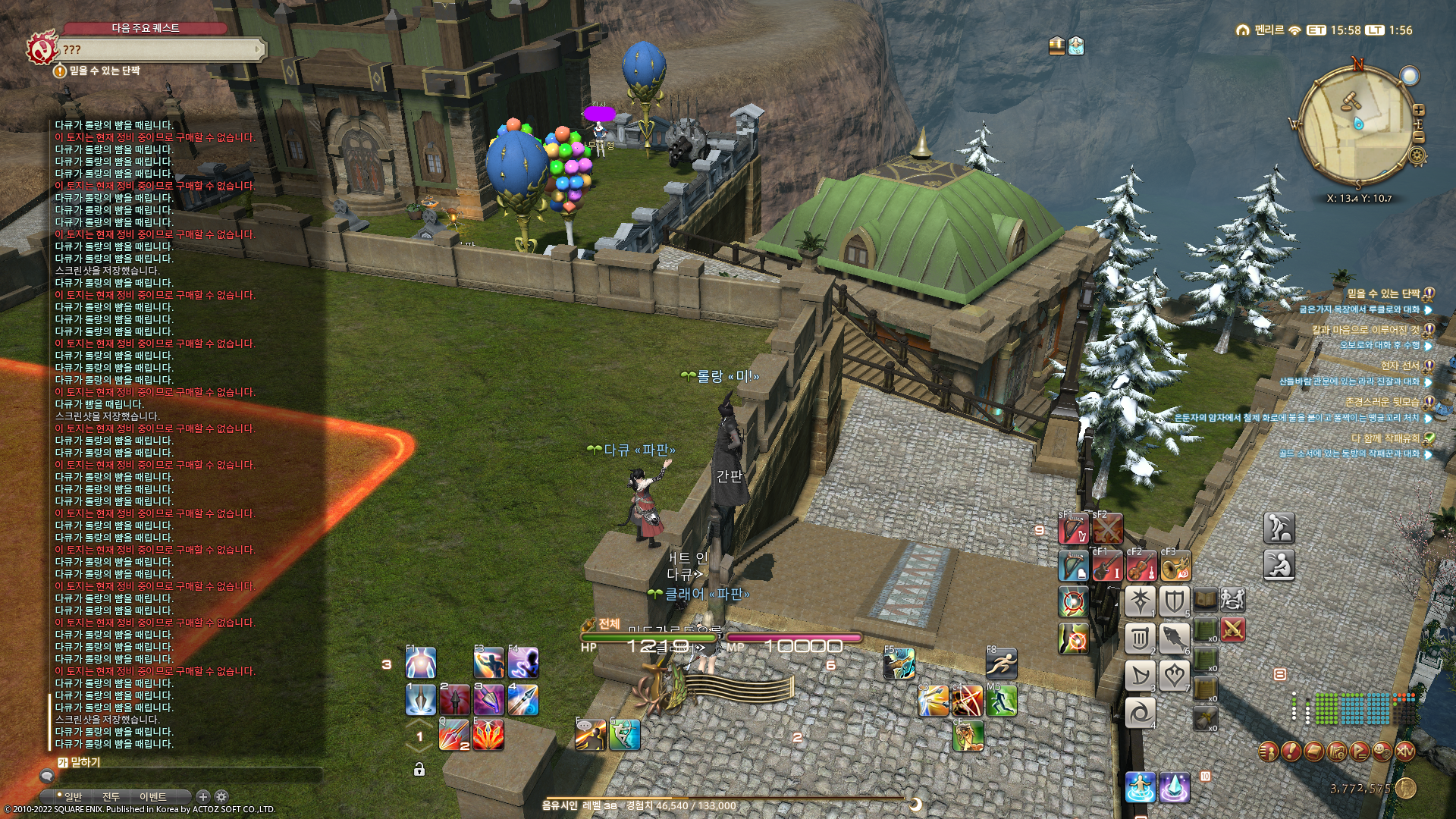Select the 일반 chat tab
Image resolution: width=1456 pixels, height=819 pixels.
73,797
